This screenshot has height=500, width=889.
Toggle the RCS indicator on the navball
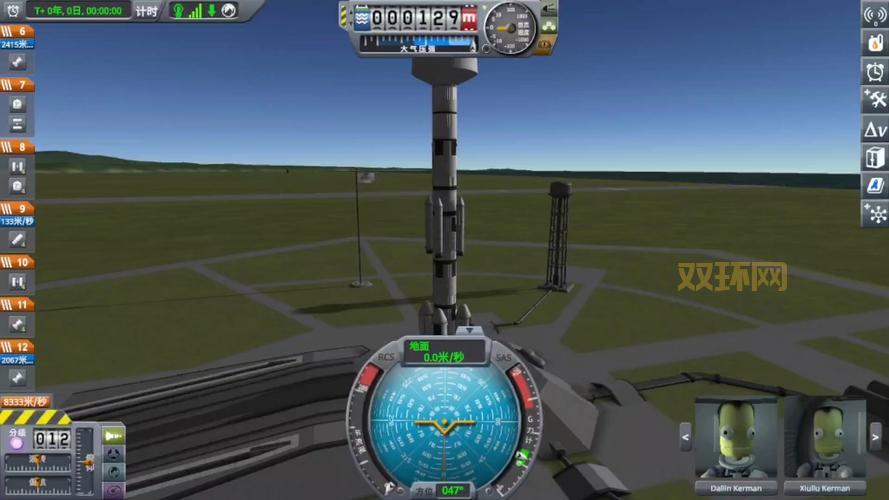[386, 357]
